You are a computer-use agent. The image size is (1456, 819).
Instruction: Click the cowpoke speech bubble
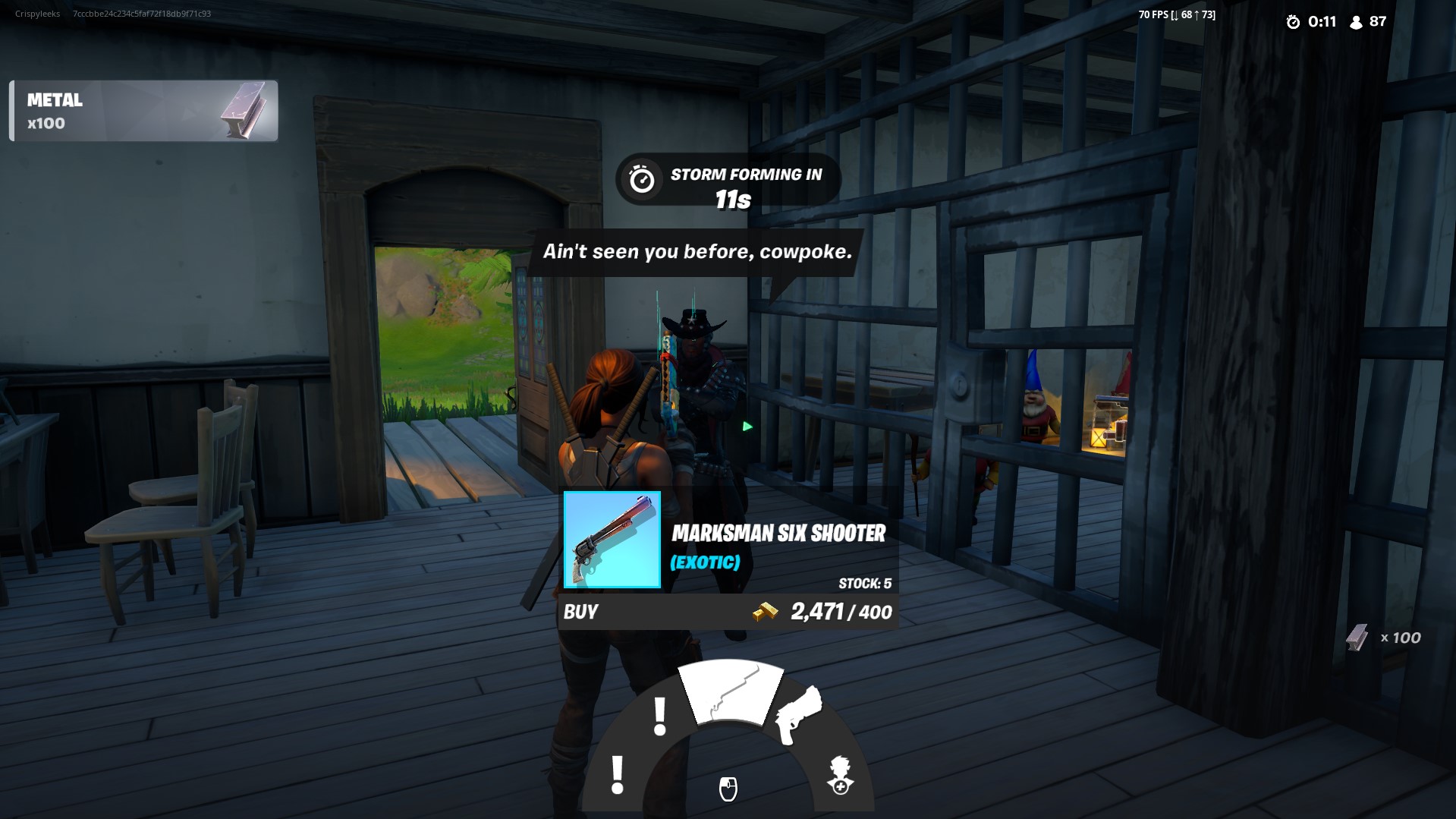pyautogui.click(x=698, y=251)
